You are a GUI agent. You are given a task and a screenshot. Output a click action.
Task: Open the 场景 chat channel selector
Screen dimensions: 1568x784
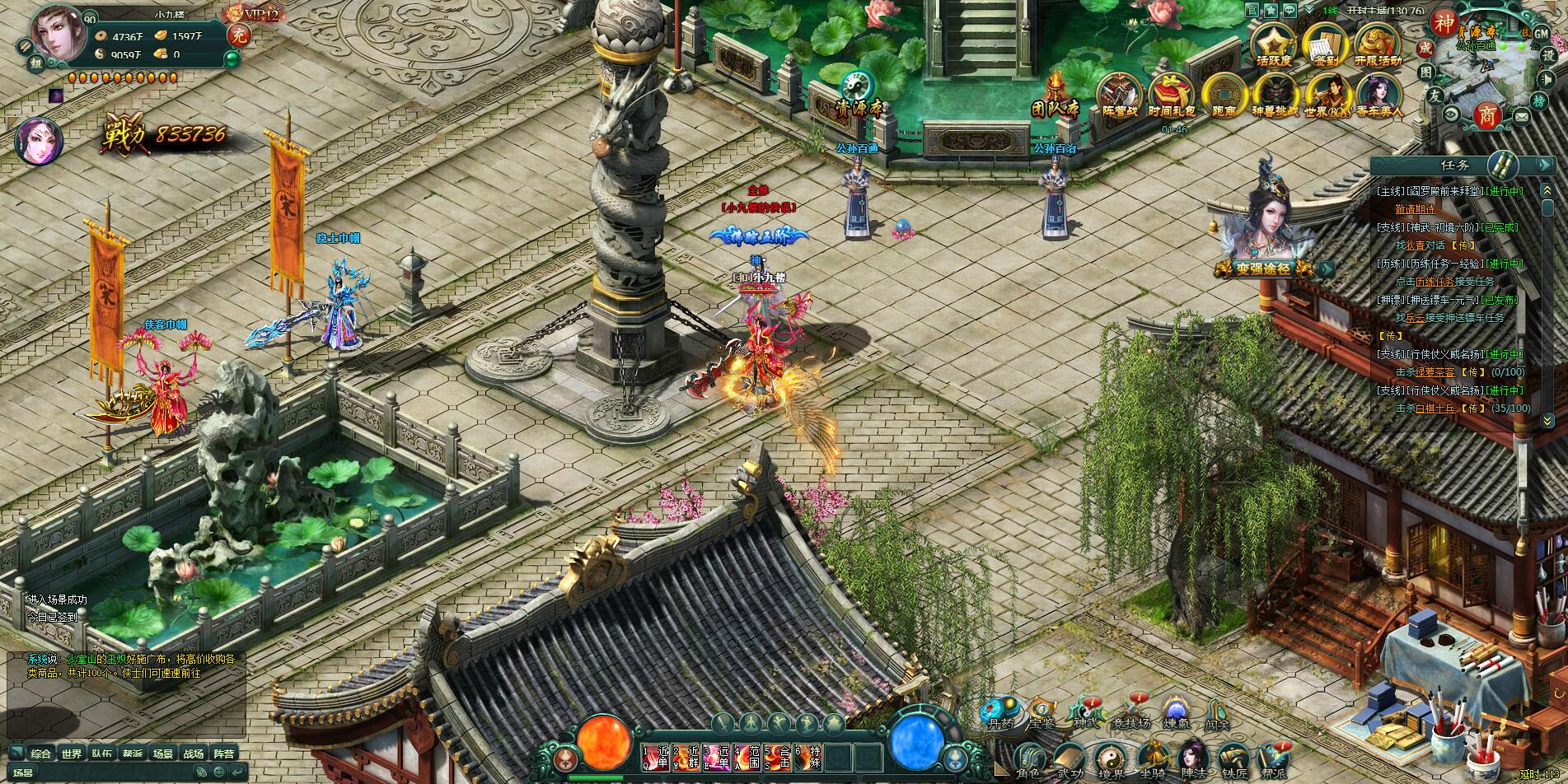[24, 773]
